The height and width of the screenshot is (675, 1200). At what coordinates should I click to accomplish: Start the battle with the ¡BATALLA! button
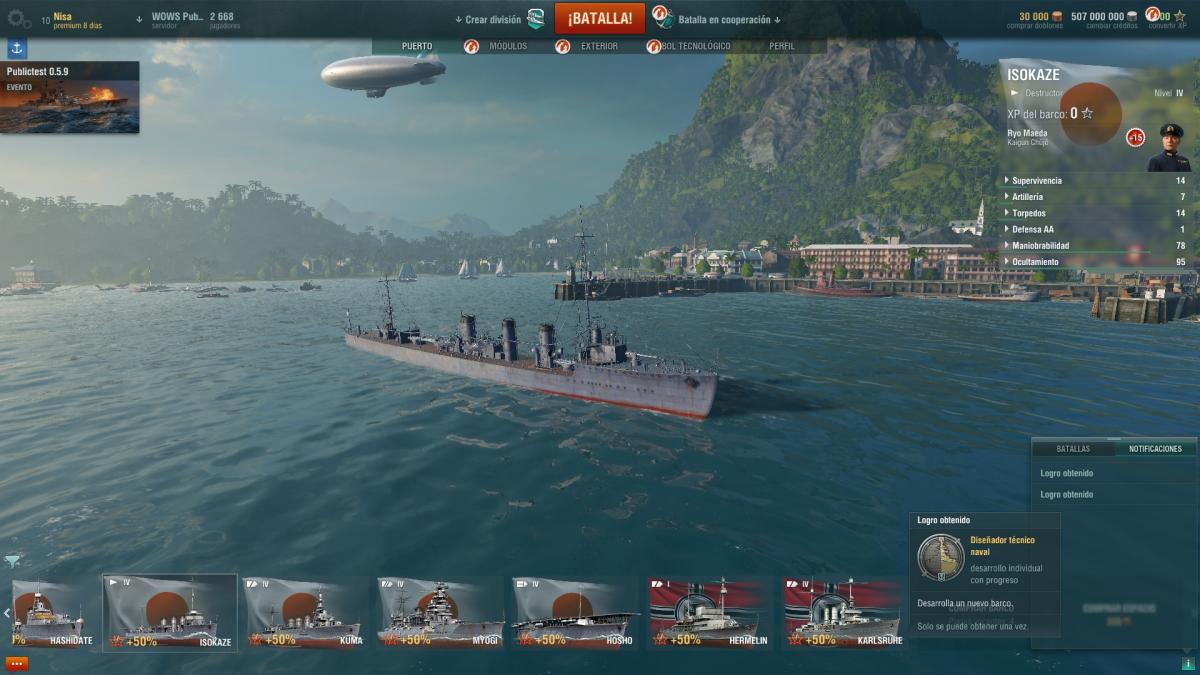pyautogui.click(x=599, y=19)
